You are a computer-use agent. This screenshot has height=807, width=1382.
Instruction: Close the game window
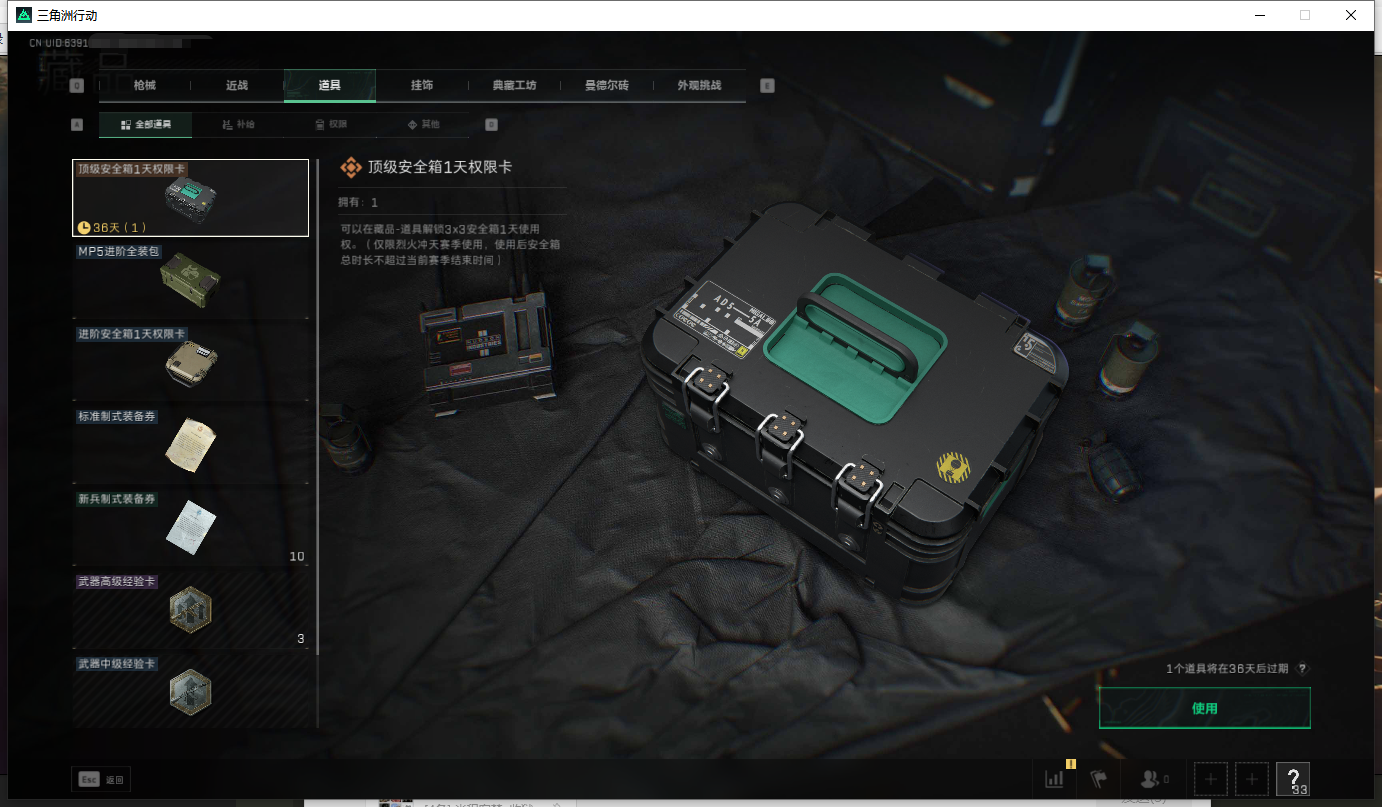(1350, 15)
